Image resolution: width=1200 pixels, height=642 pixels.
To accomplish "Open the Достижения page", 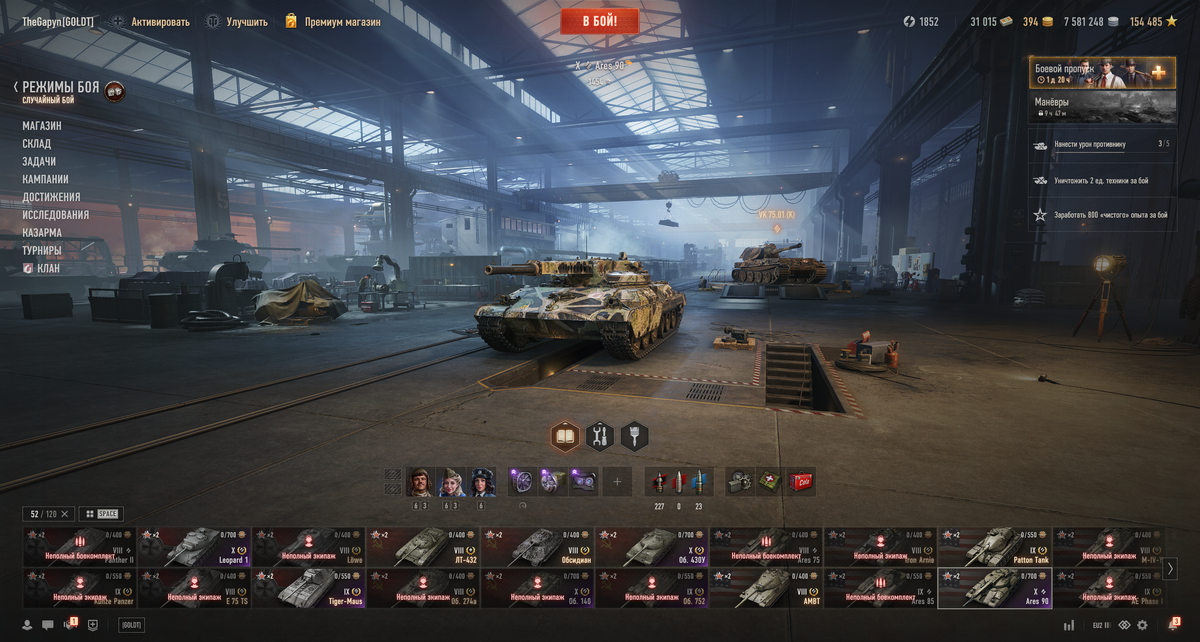I will 51,197.
